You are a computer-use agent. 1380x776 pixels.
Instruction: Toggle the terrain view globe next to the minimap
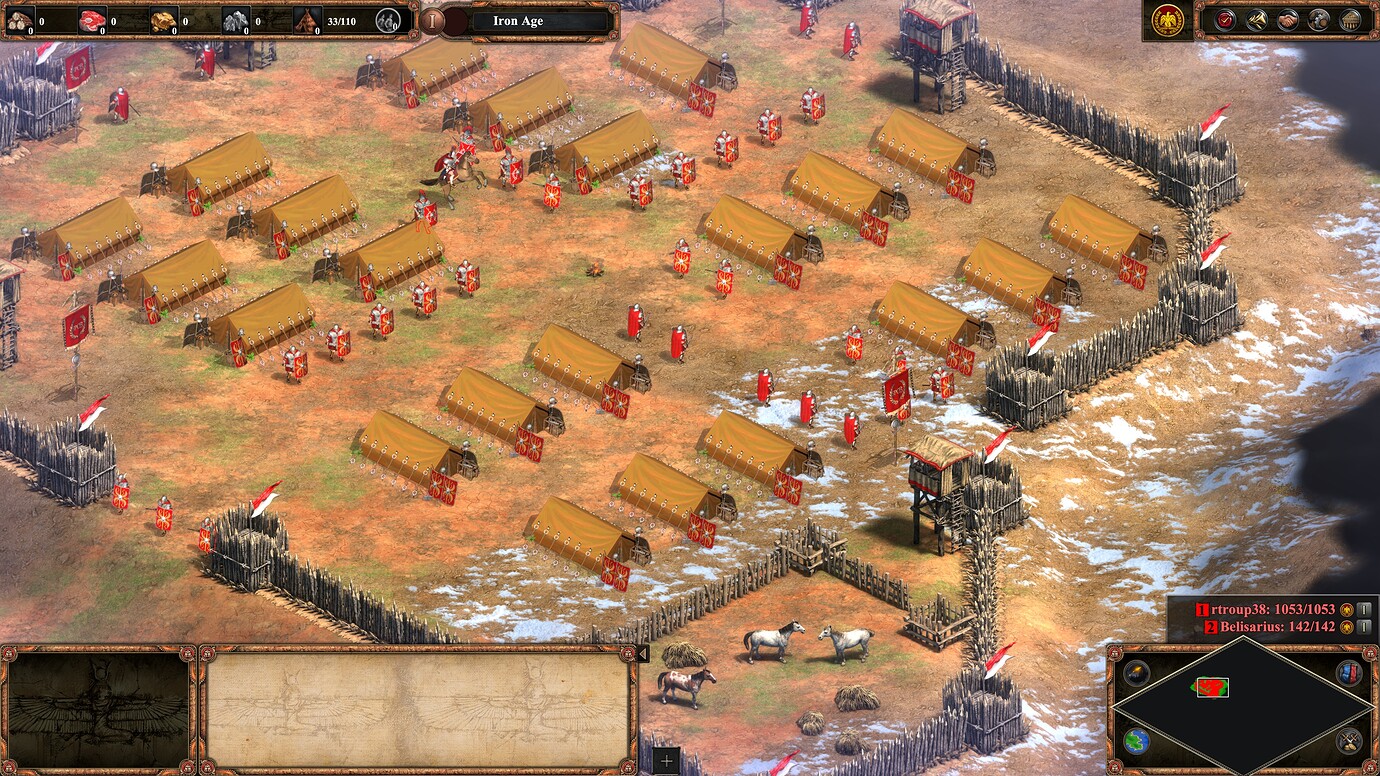[x=1136, y=742]
